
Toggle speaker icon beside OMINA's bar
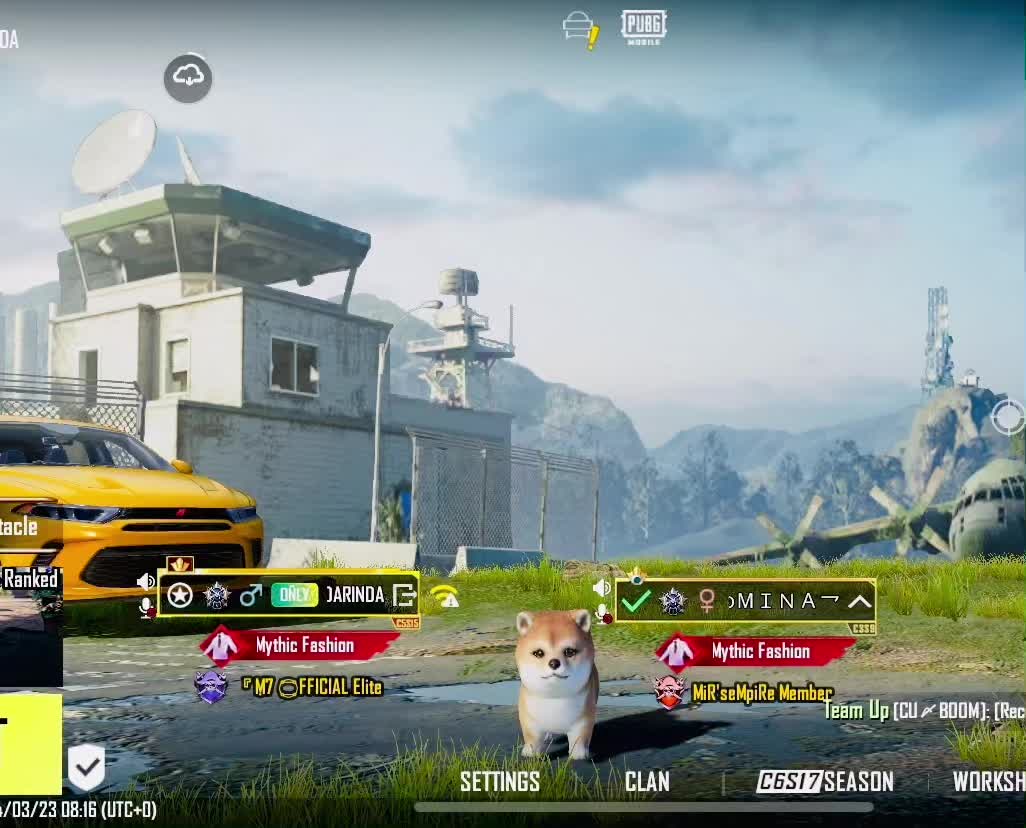coord(601,588)
